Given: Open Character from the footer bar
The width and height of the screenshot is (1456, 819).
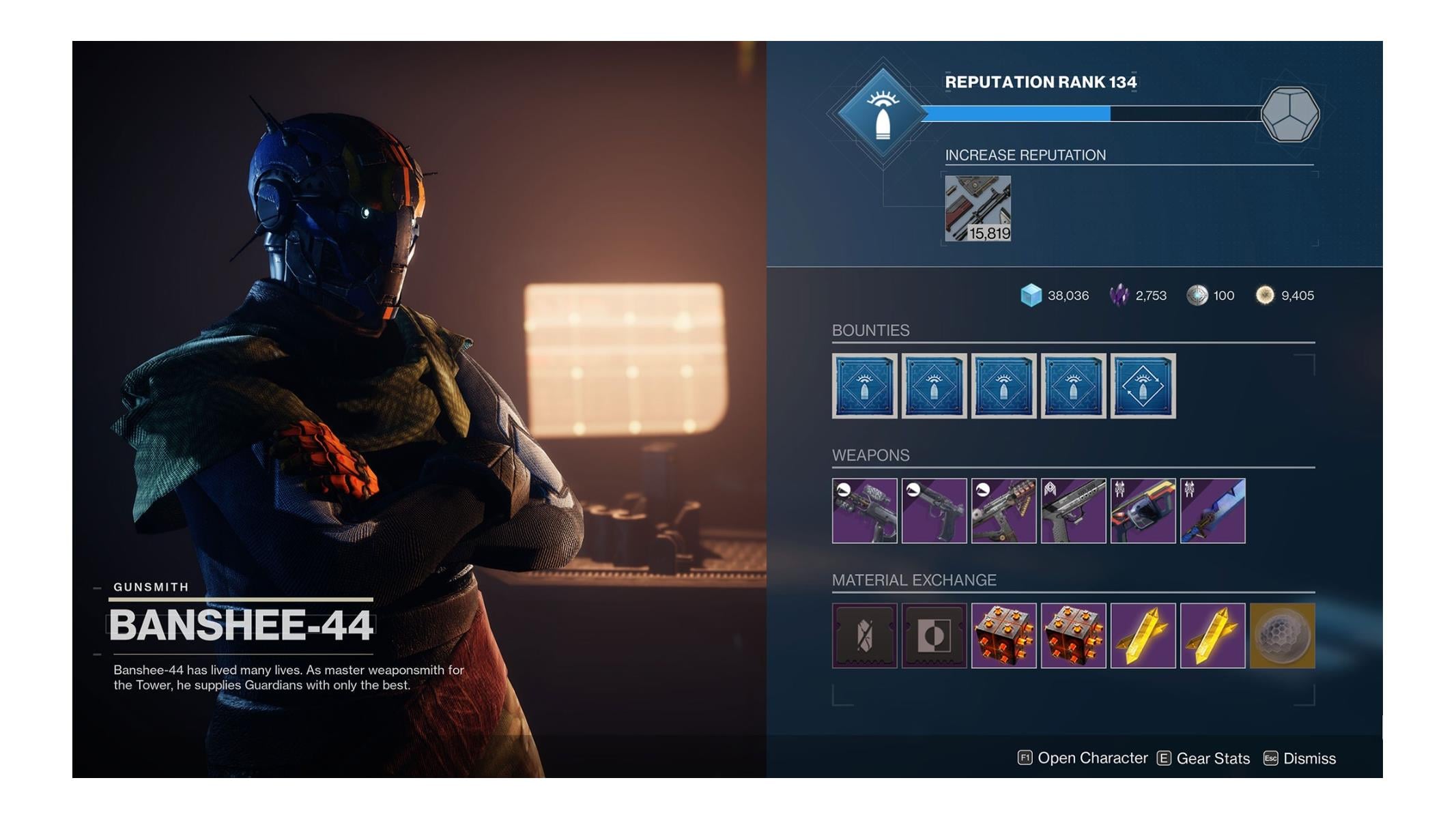Looking at the screenshot, I should pos(1083,758).
